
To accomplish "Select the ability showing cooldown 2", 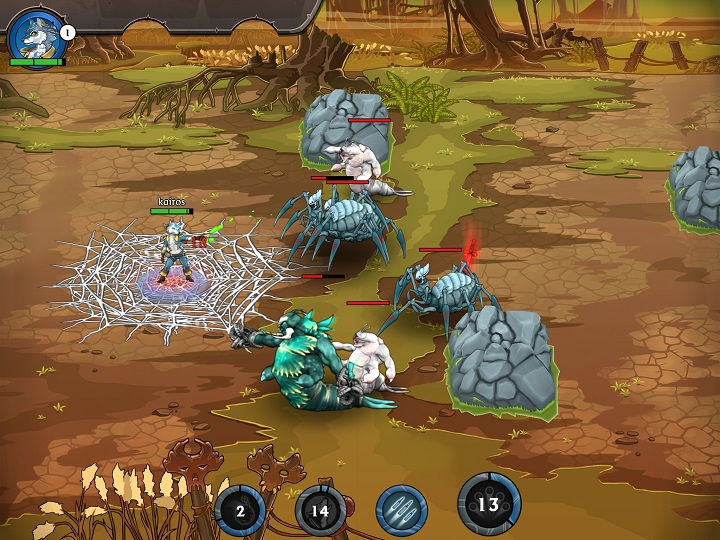I will (240, 510).
